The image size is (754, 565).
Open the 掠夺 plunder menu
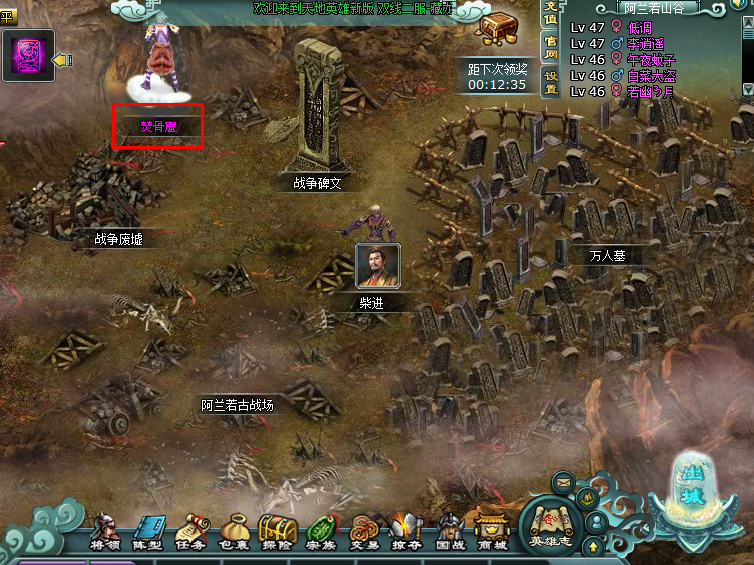pos(405,531)
